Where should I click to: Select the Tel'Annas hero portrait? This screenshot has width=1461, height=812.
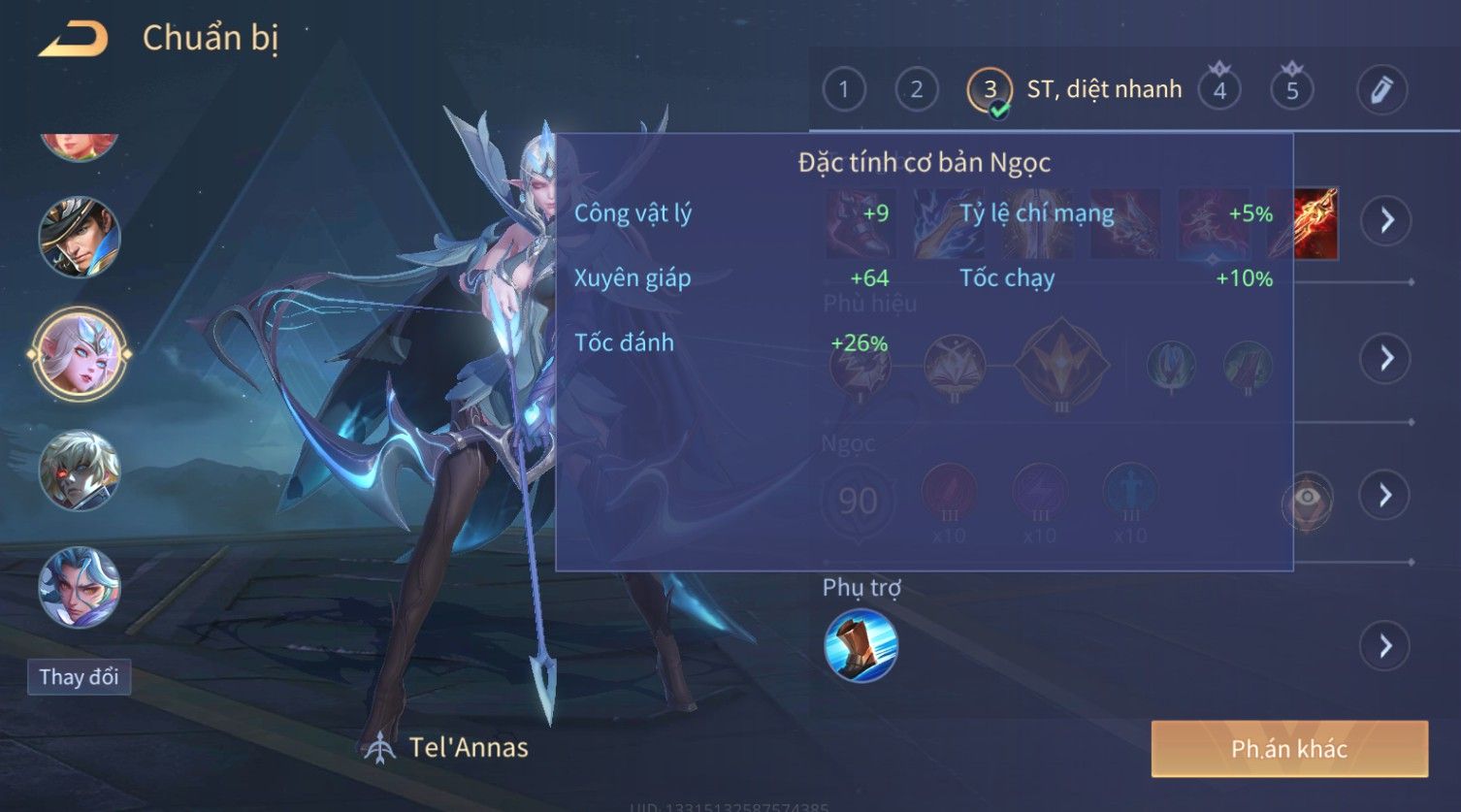80,353
